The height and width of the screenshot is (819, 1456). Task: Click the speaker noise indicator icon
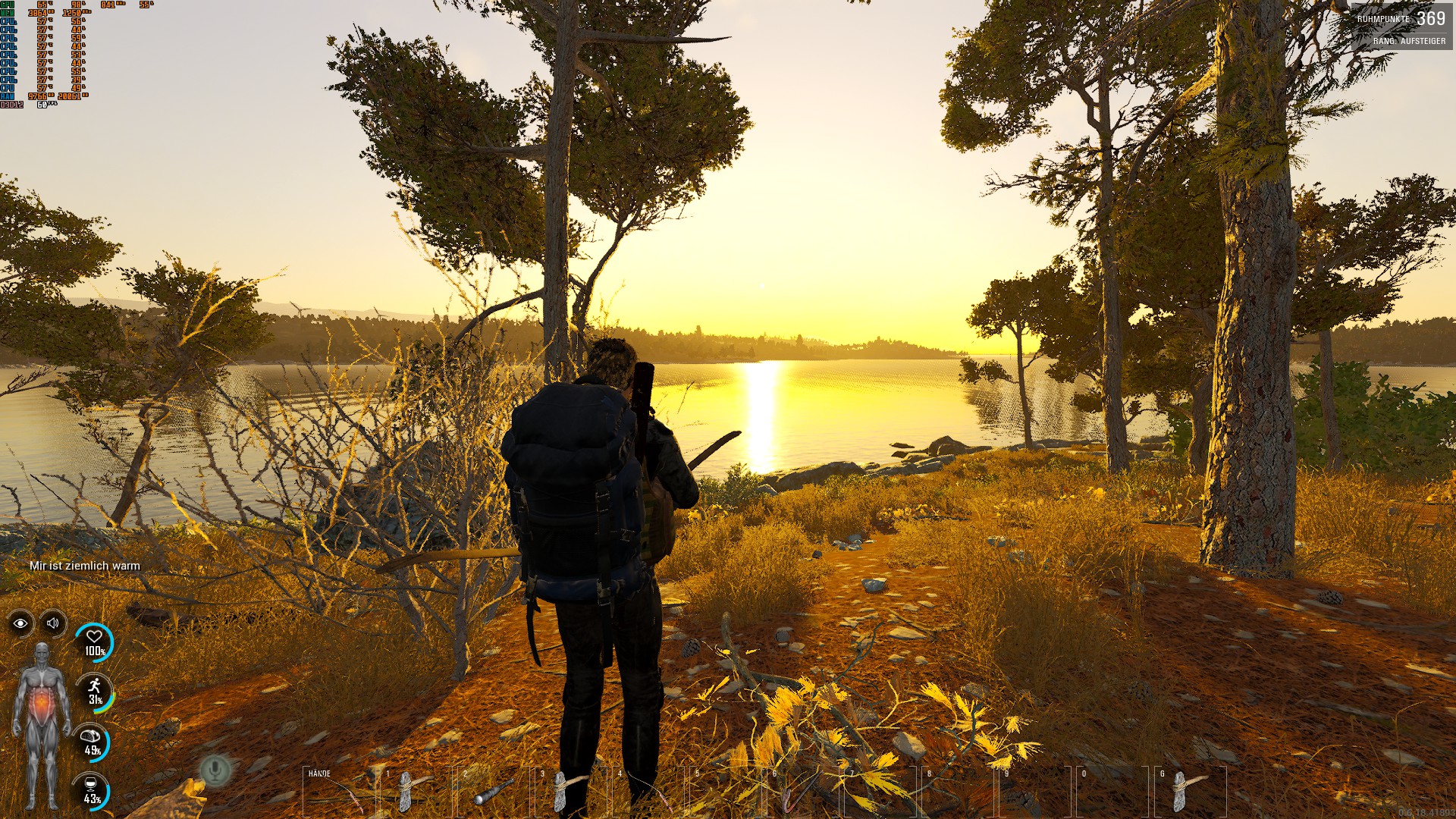click(x=53, y=623)
